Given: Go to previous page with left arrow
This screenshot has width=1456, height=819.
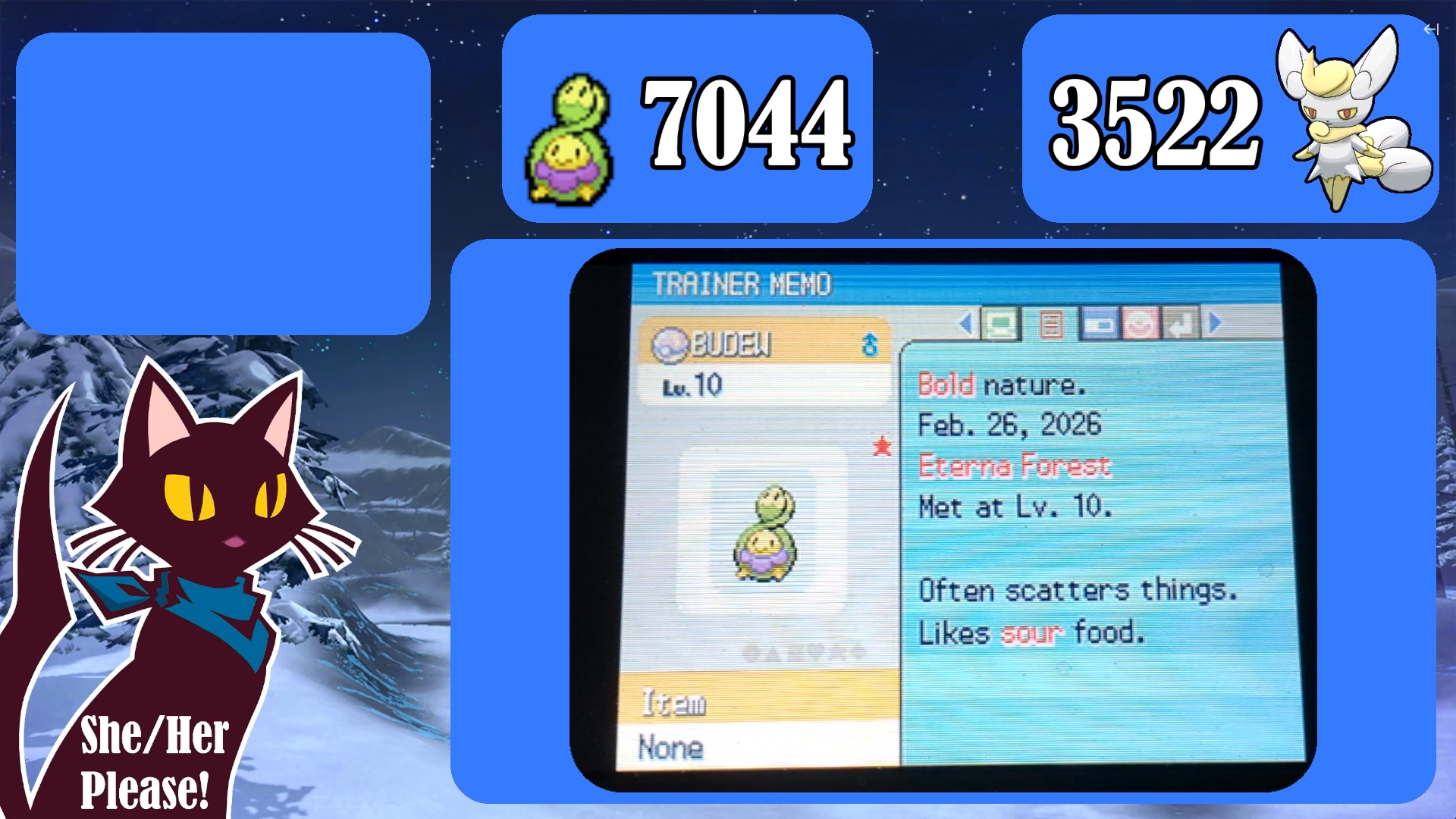Looking at the screenshot, I should (x=965, y=325).
